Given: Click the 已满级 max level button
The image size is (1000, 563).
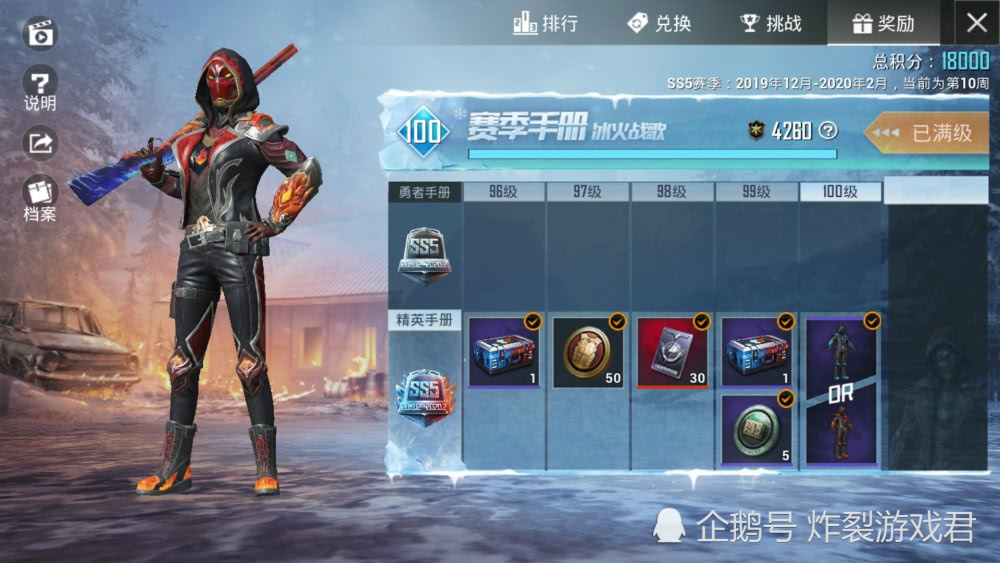Looking at the screenshot, I should click(929, 132).
